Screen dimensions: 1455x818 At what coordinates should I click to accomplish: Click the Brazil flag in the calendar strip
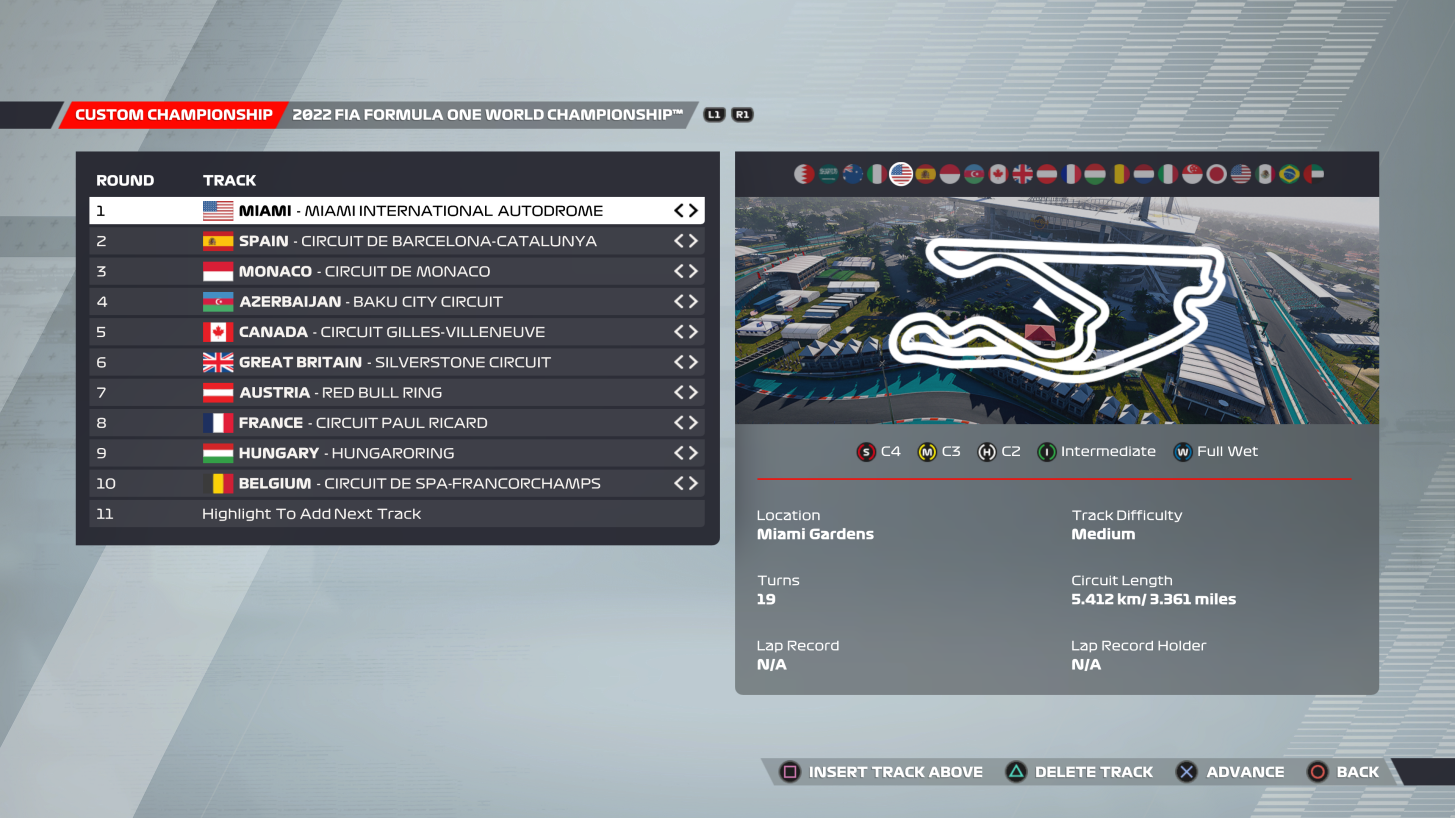(1288, 174)
